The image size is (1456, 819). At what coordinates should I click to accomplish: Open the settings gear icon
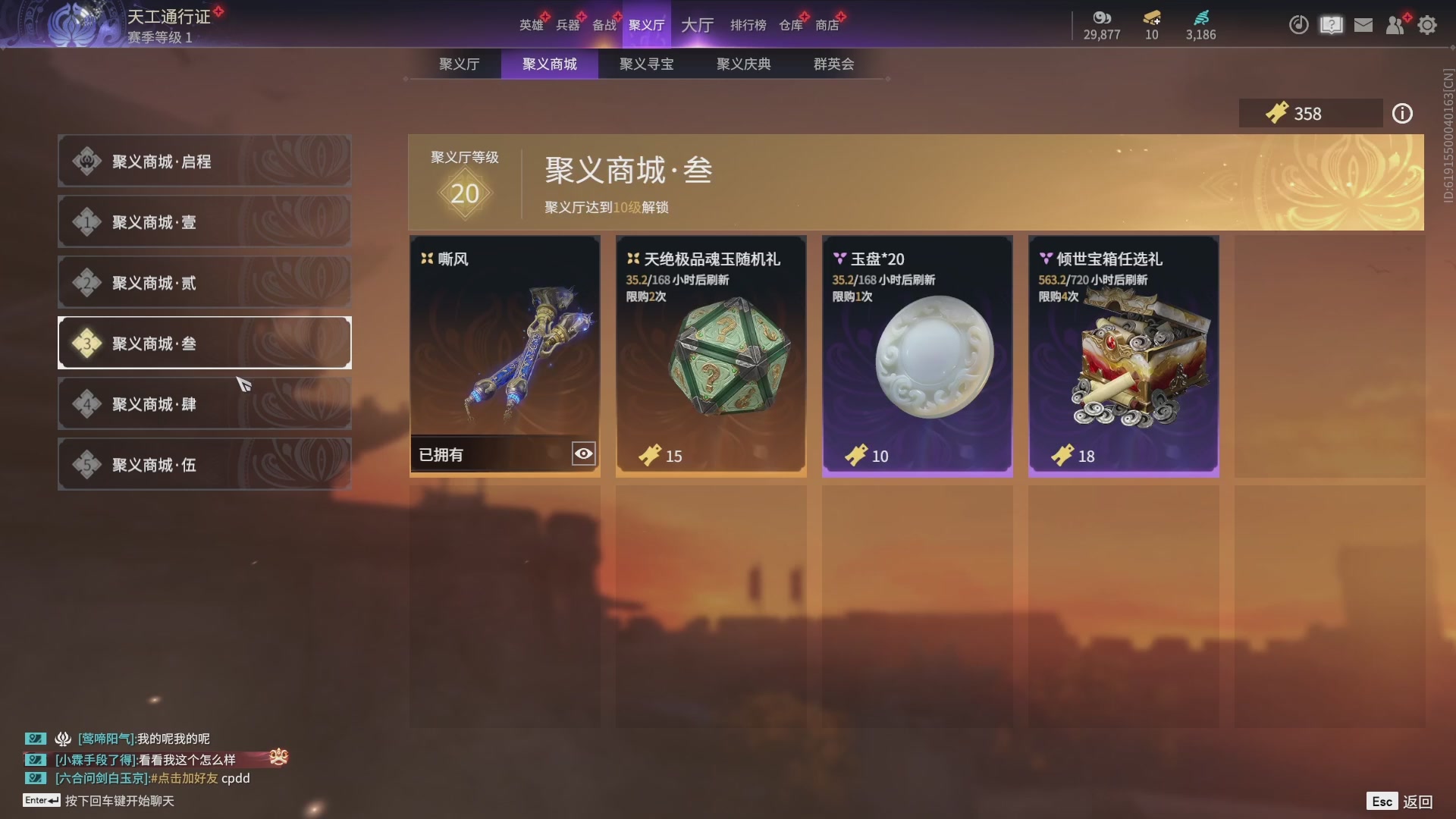coord(1428,25)
